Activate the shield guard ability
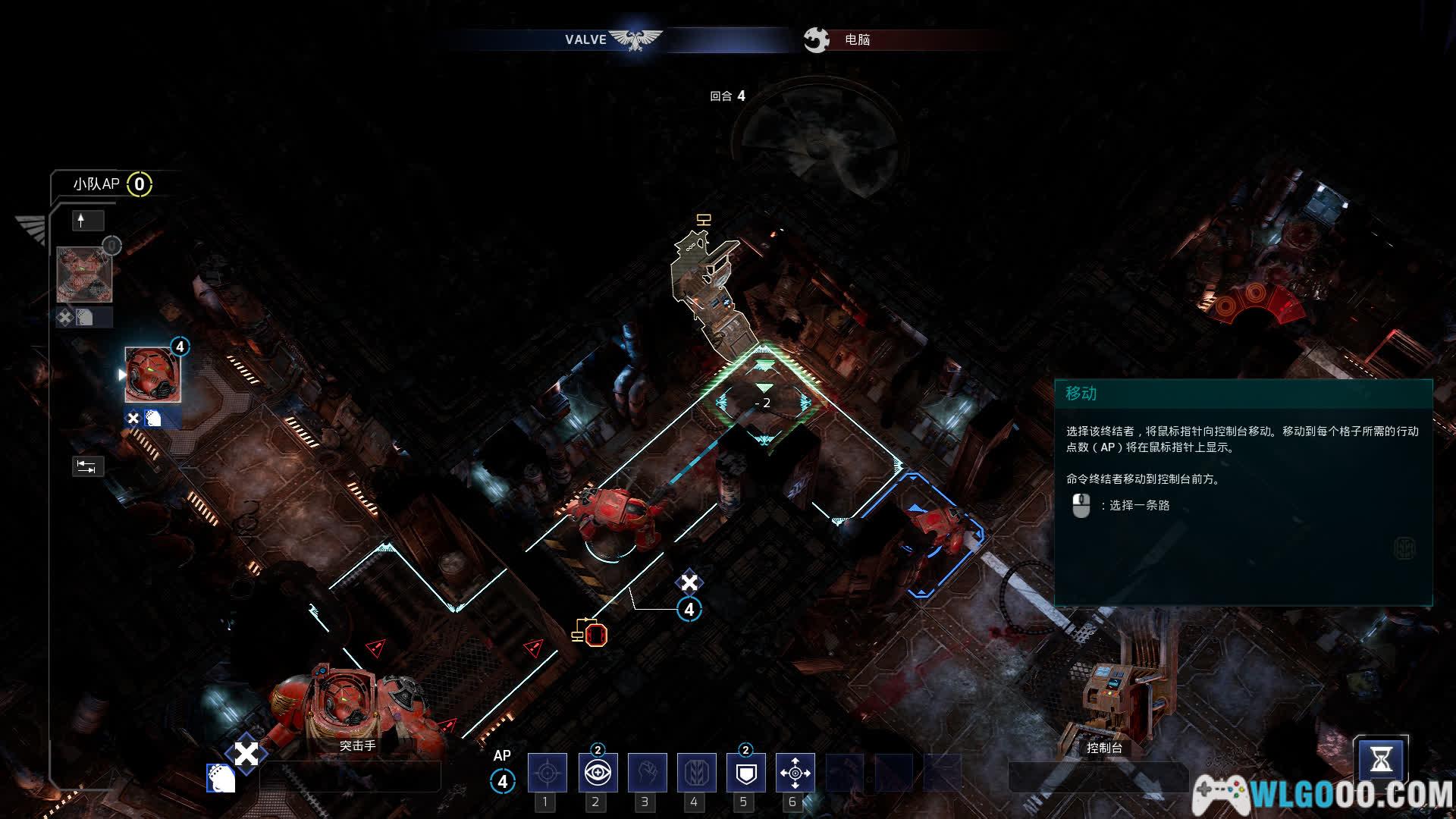This screenshot has width=1456, height=819. 746,773
